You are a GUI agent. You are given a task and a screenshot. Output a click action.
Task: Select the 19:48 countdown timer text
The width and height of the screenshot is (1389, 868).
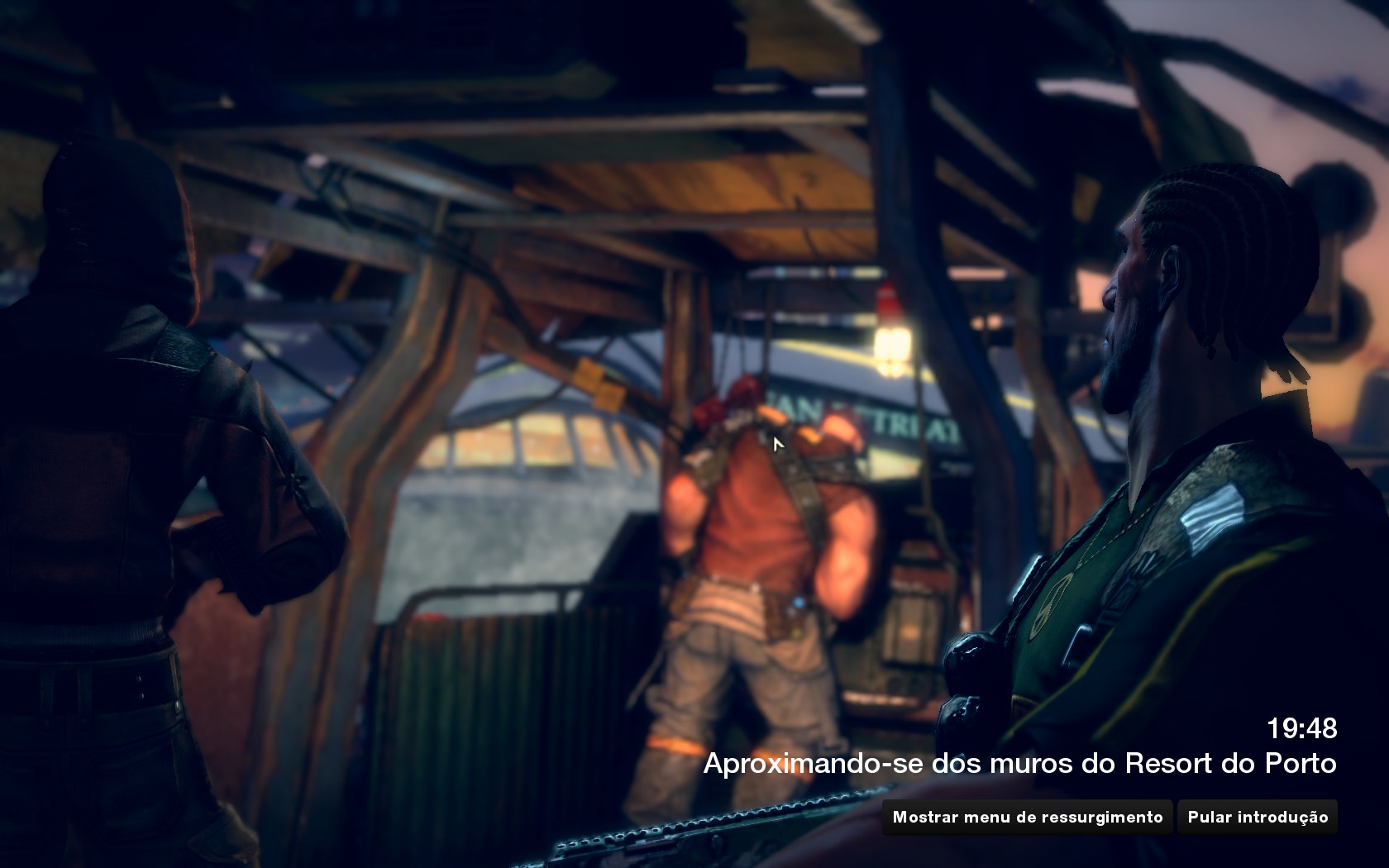(1302, 729)
